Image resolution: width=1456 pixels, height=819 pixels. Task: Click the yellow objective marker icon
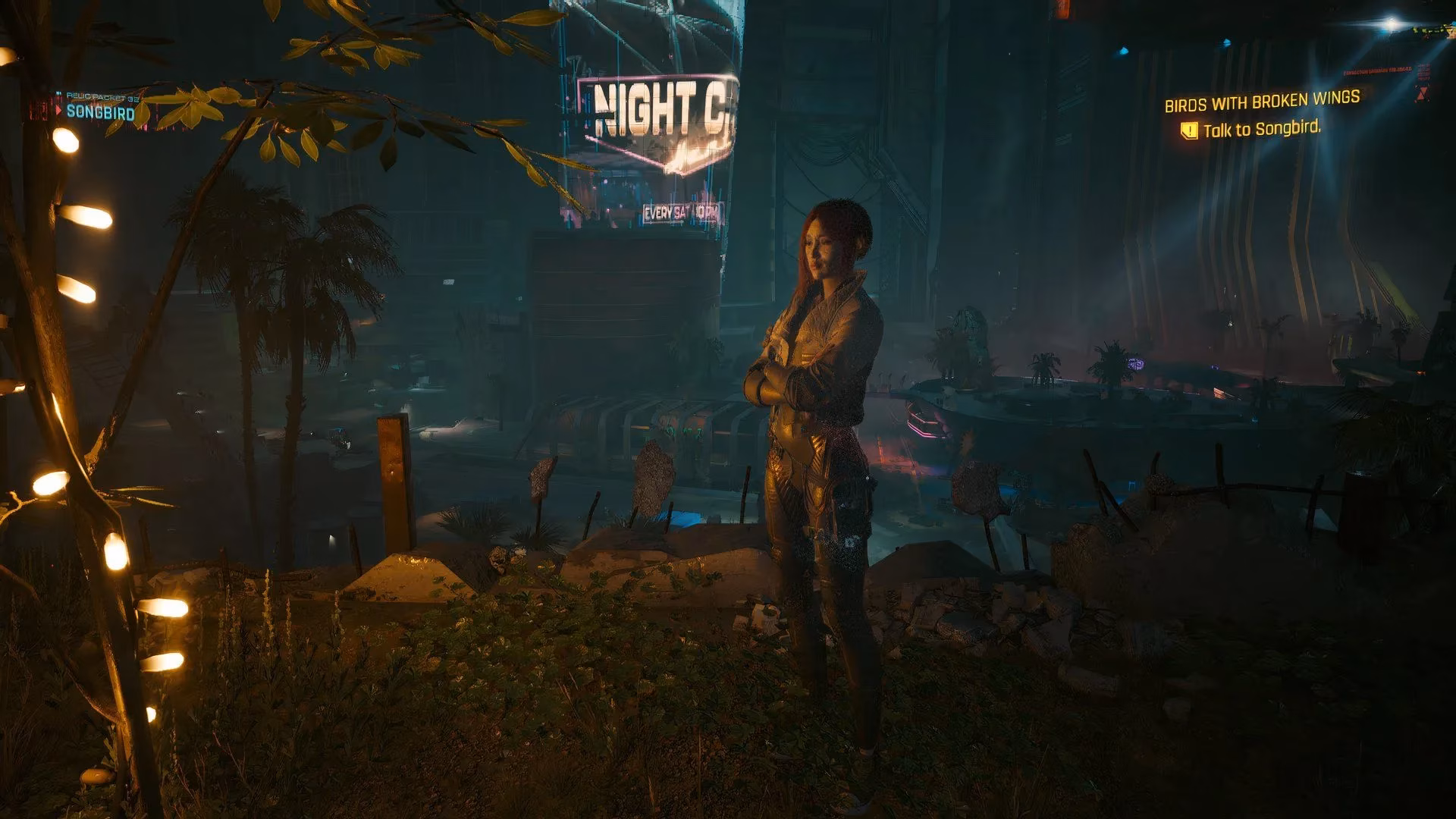(x=1189, y=131)
